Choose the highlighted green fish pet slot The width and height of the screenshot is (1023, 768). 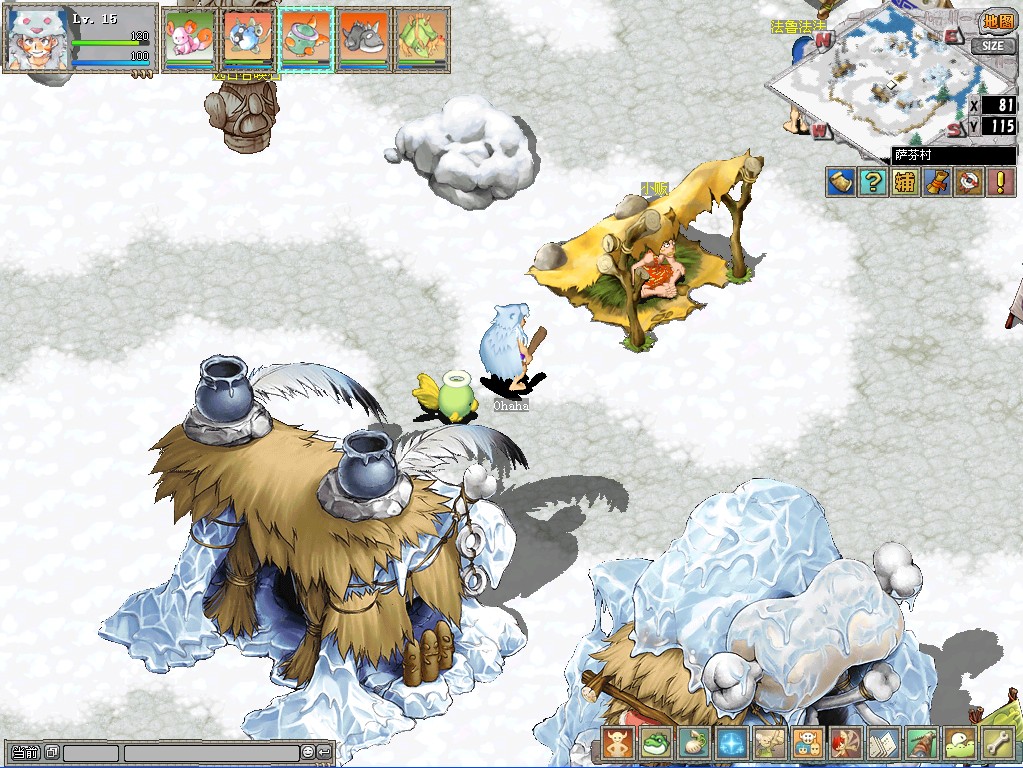pyautogui.click(x=306, y=39)
